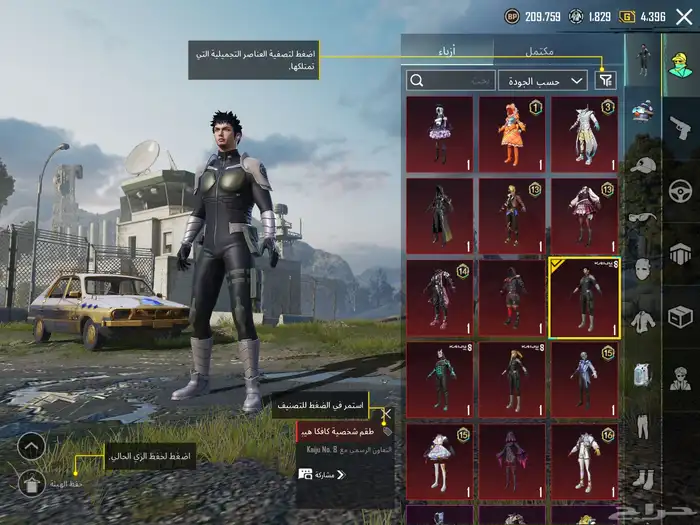Viewport: 700px width, 525px height.
Task: Open the pistol weapons category
Action: (x=680, y=127)
